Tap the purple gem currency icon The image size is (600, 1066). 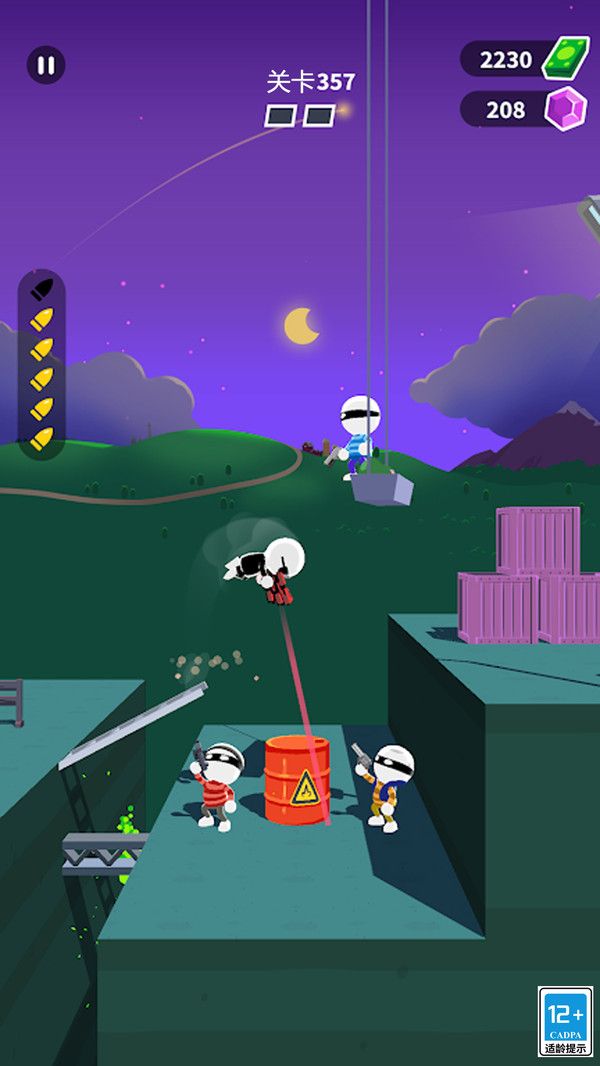pyautogui.click(x=565, y=108)
